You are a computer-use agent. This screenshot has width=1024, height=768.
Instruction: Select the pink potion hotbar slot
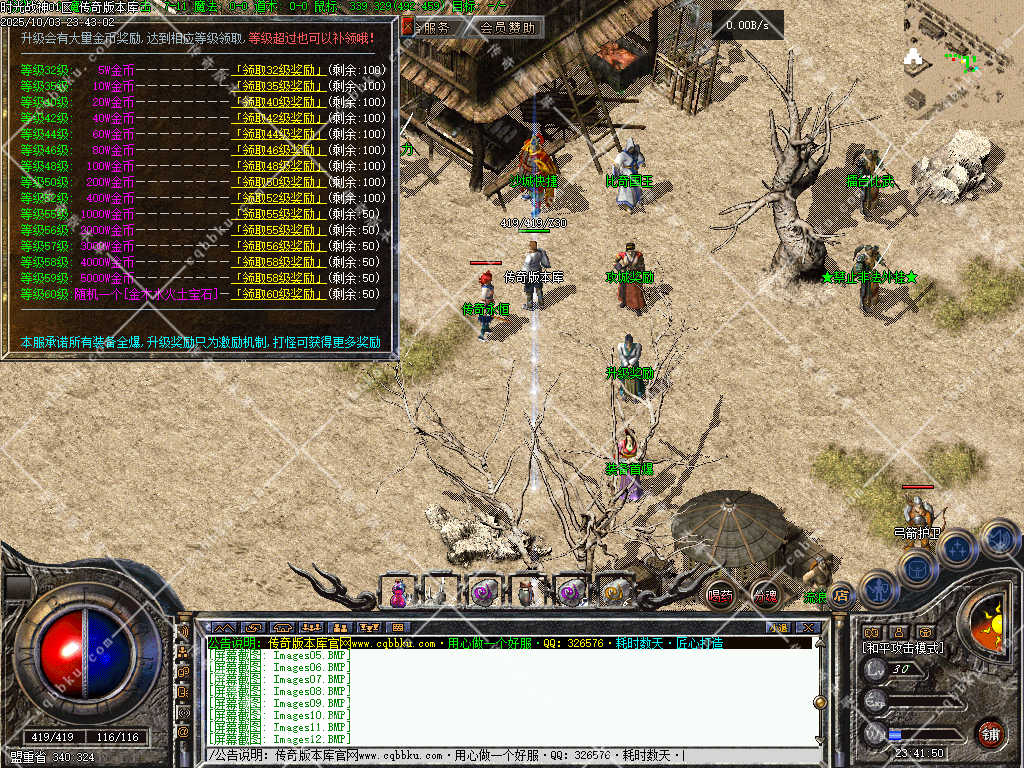coord(398,593)
